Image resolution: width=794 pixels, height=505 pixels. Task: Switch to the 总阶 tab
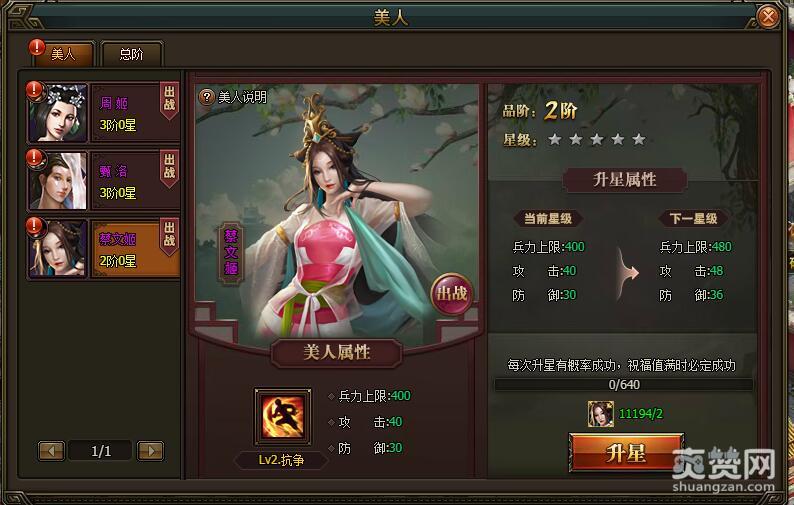[x=131, y=55]
